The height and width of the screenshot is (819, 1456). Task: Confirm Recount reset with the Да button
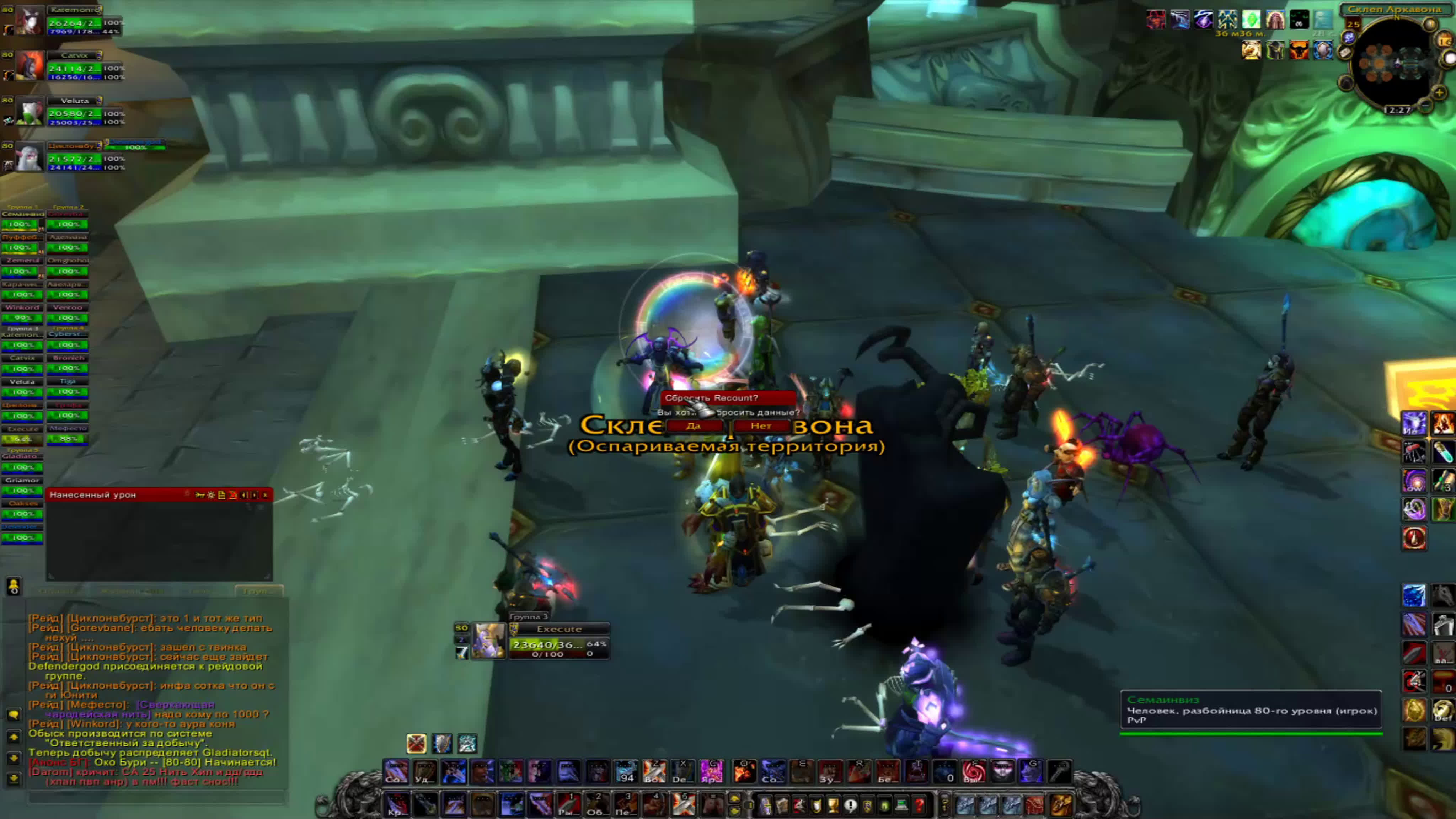click(694, 426)
